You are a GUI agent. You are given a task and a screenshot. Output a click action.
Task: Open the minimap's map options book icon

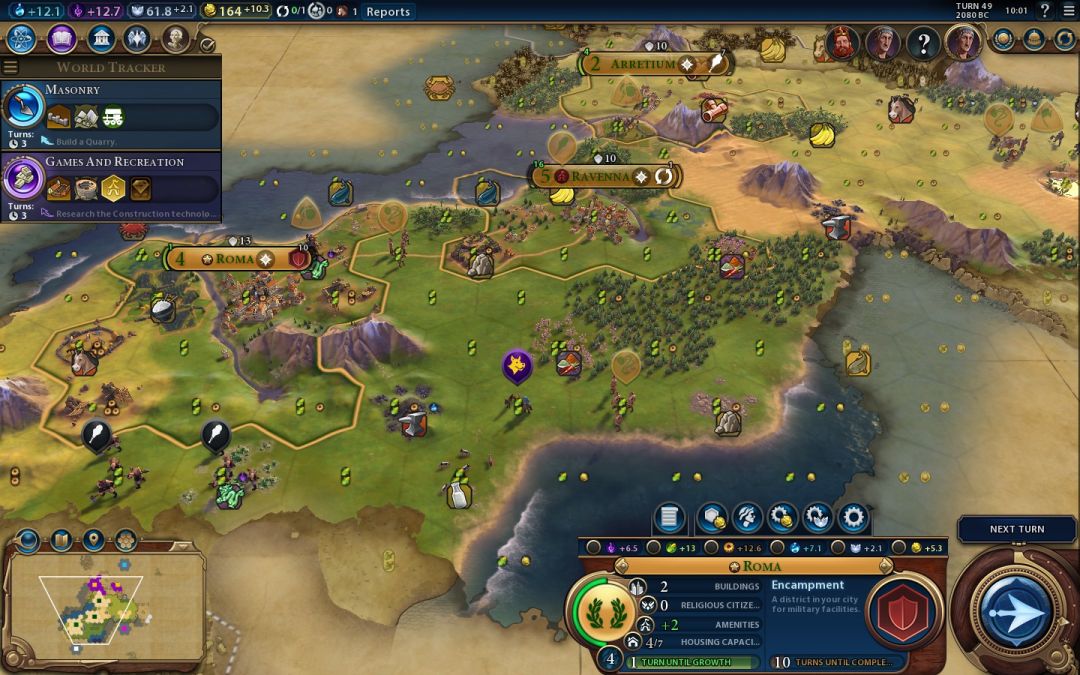61,540
